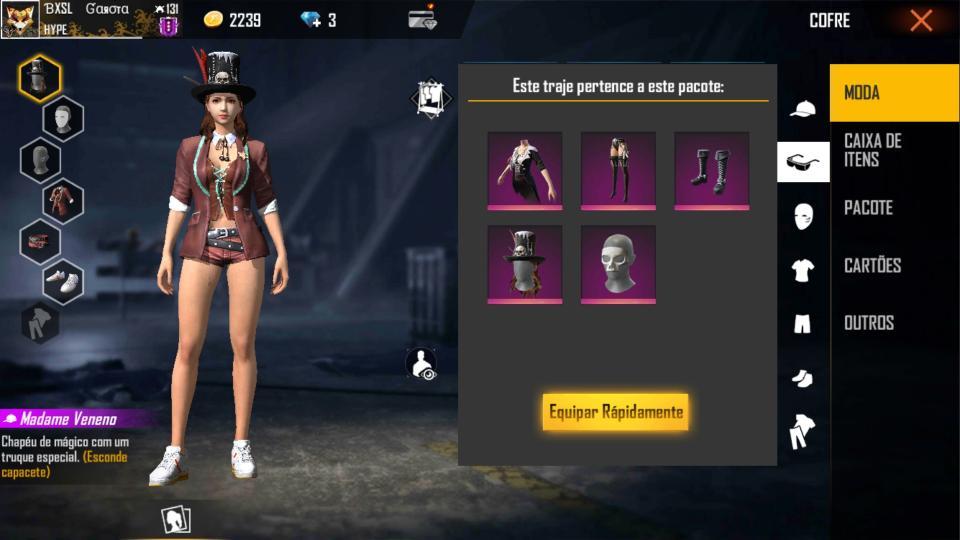Select the equipped red jacket slot

63,200
